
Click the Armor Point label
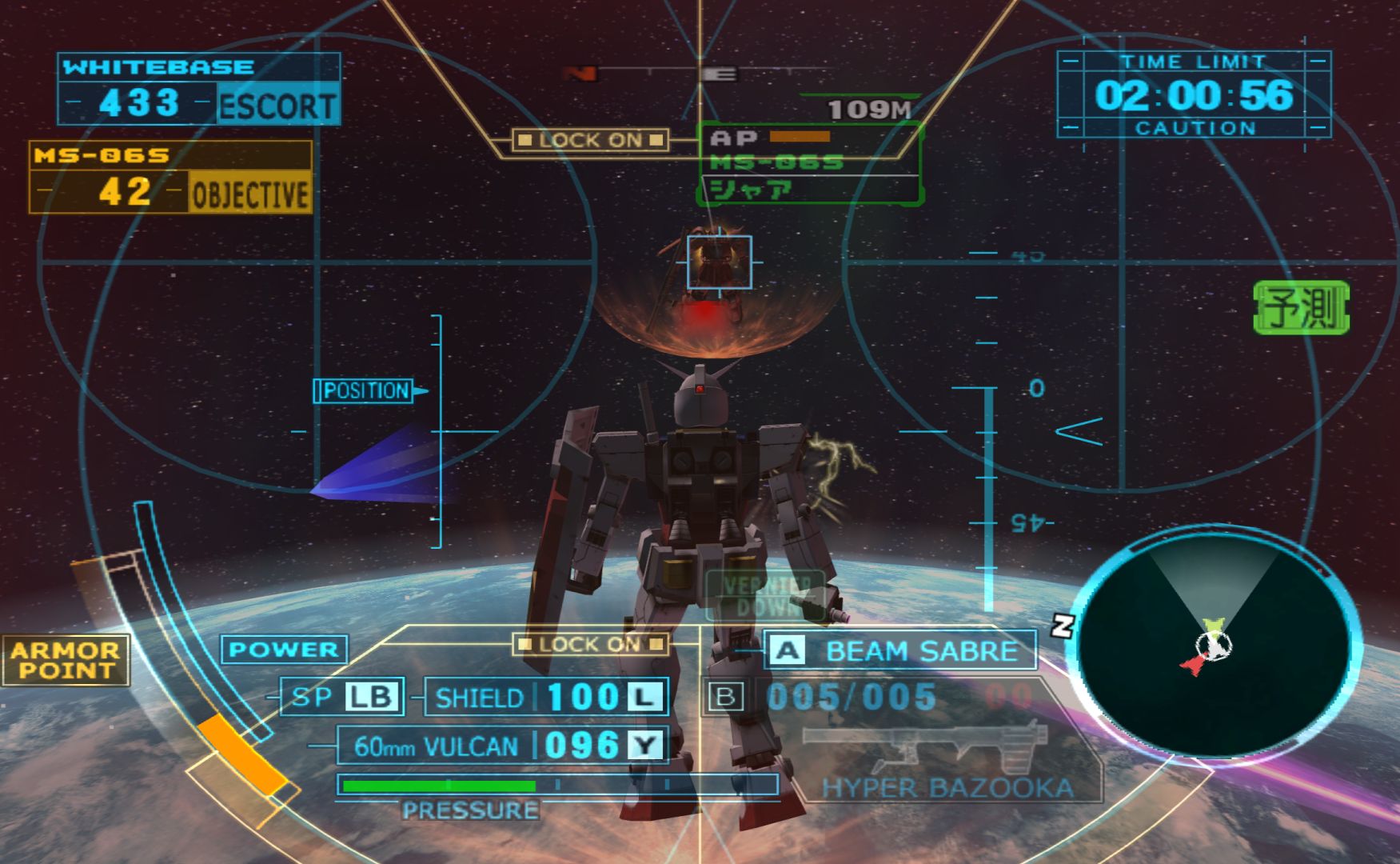click(66, 660)
